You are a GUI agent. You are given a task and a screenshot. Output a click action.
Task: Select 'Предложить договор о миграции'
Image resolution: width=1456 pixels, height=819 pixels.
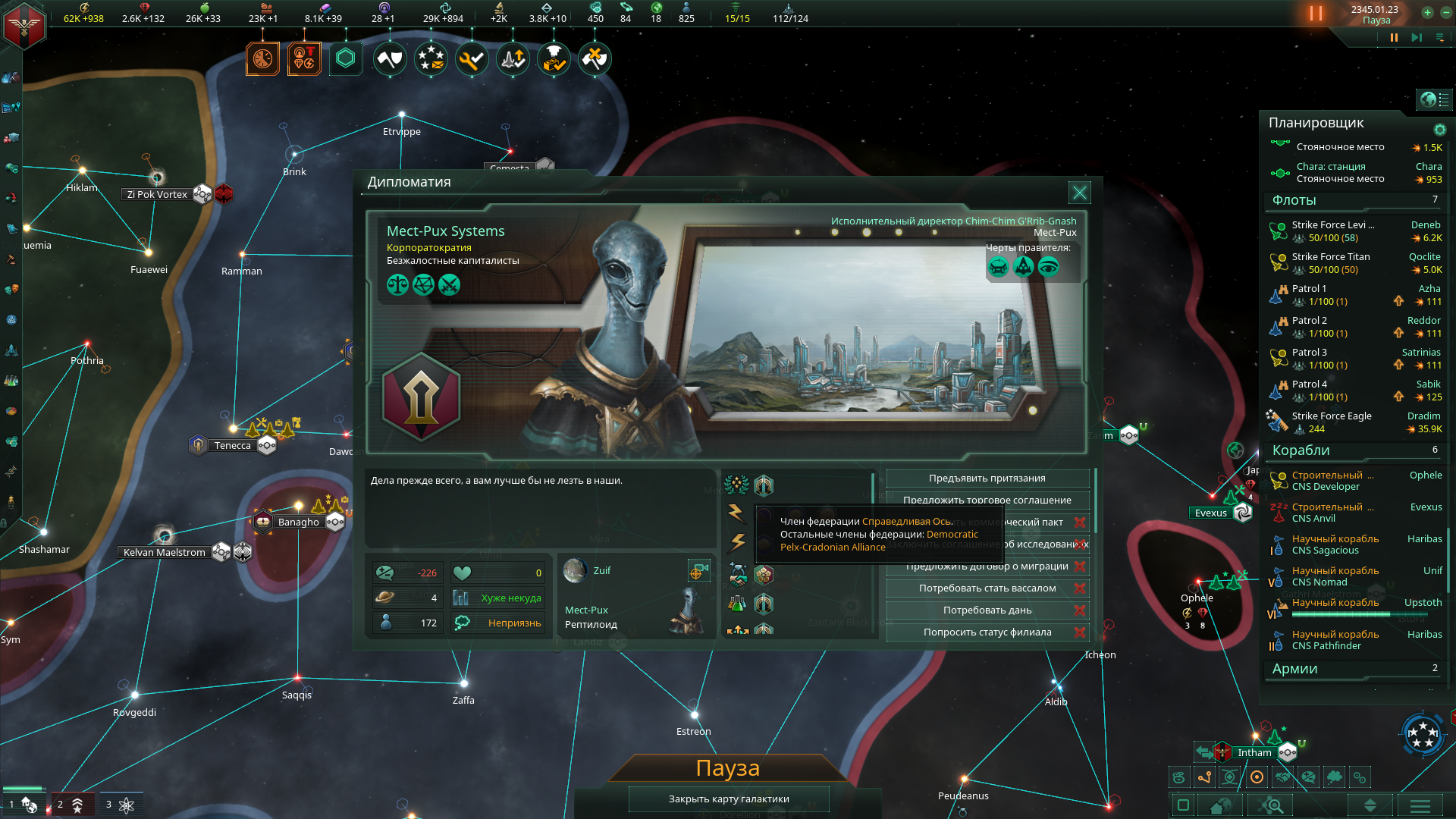987,566
